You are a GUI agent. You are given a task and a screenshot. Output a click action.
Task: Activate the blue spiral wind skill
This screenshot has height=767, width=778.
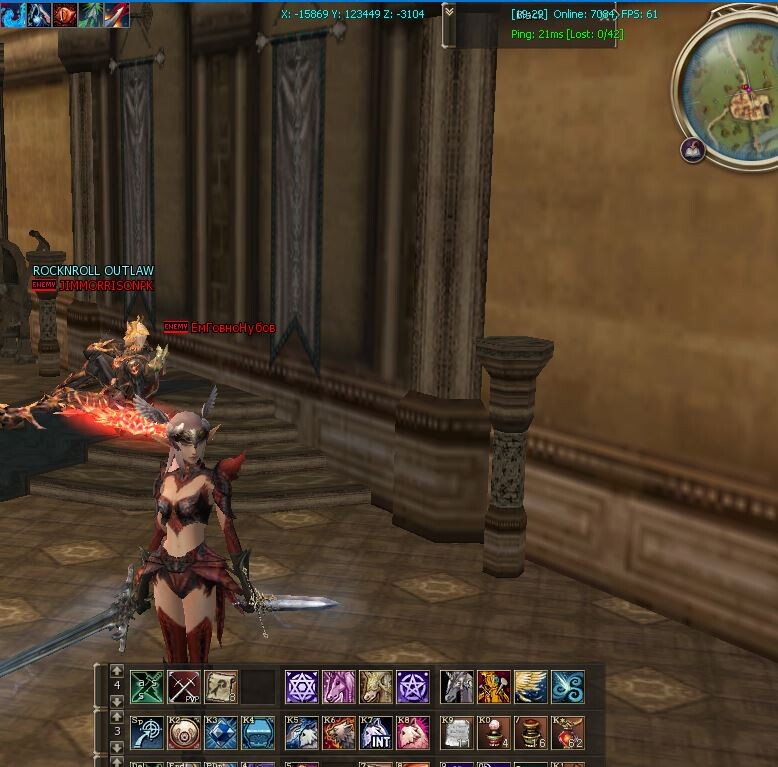pos(568,687)
